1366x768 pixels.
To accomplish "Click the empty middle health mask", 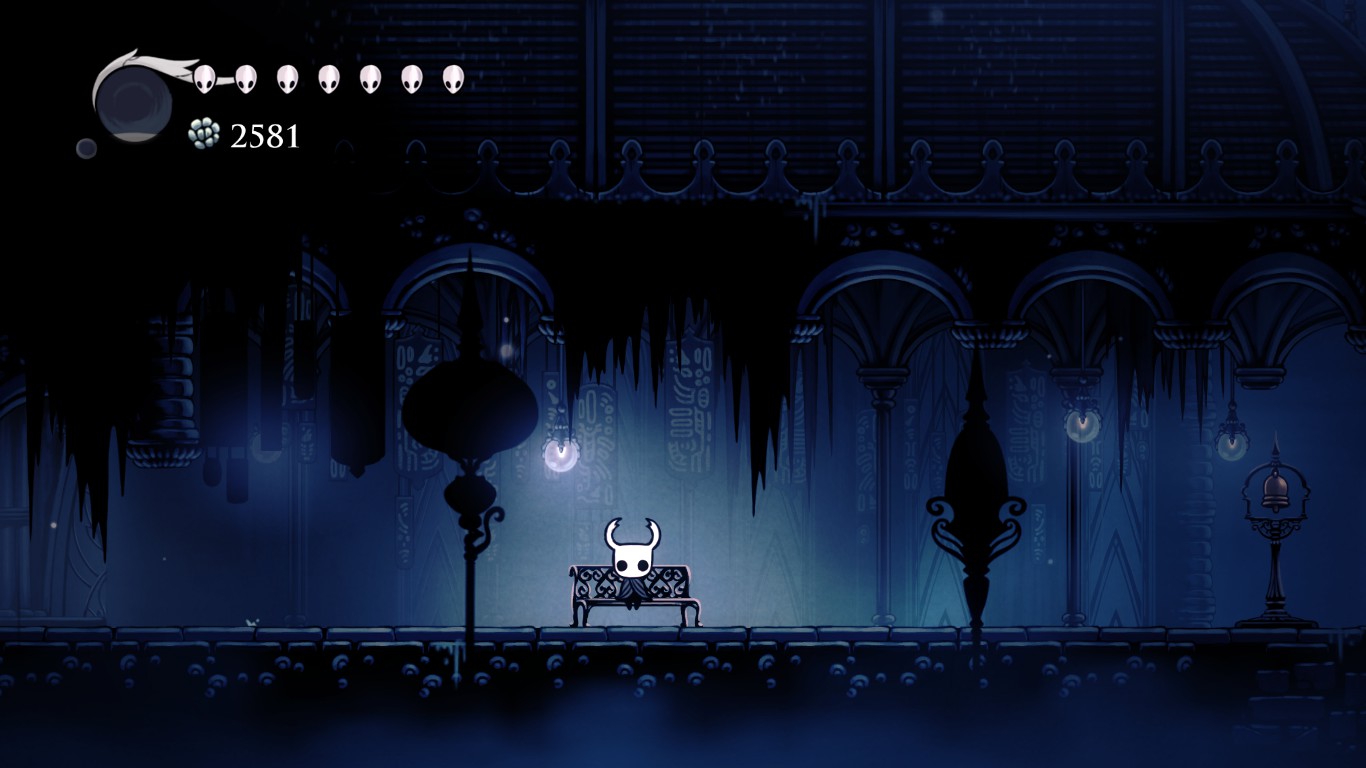I will (329, 80).
